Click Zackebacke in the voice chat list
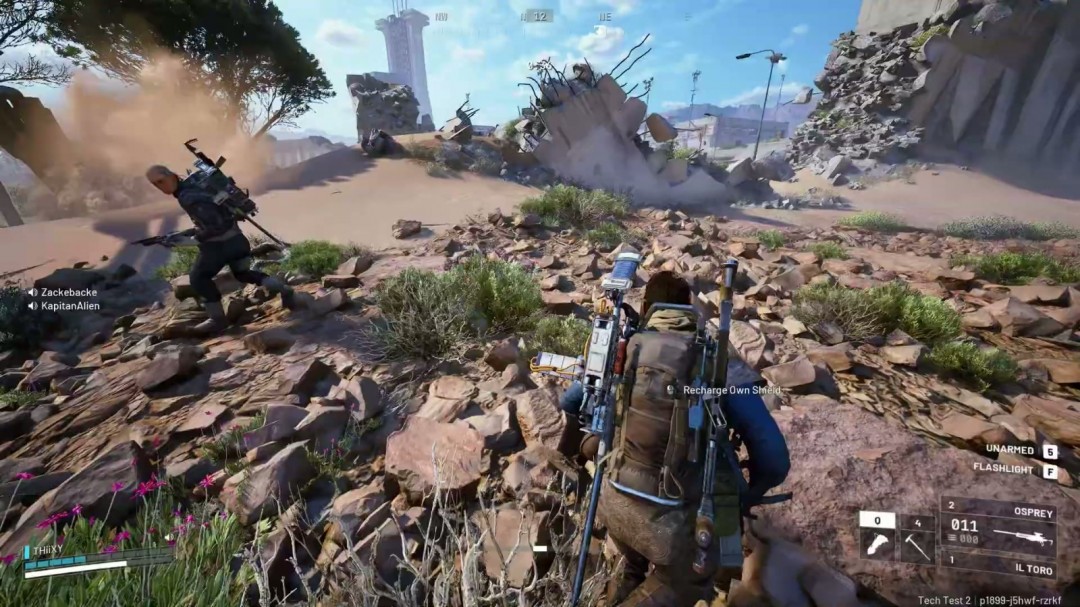This screenshot has width=1080, height=607. click(x=68, y=292)
